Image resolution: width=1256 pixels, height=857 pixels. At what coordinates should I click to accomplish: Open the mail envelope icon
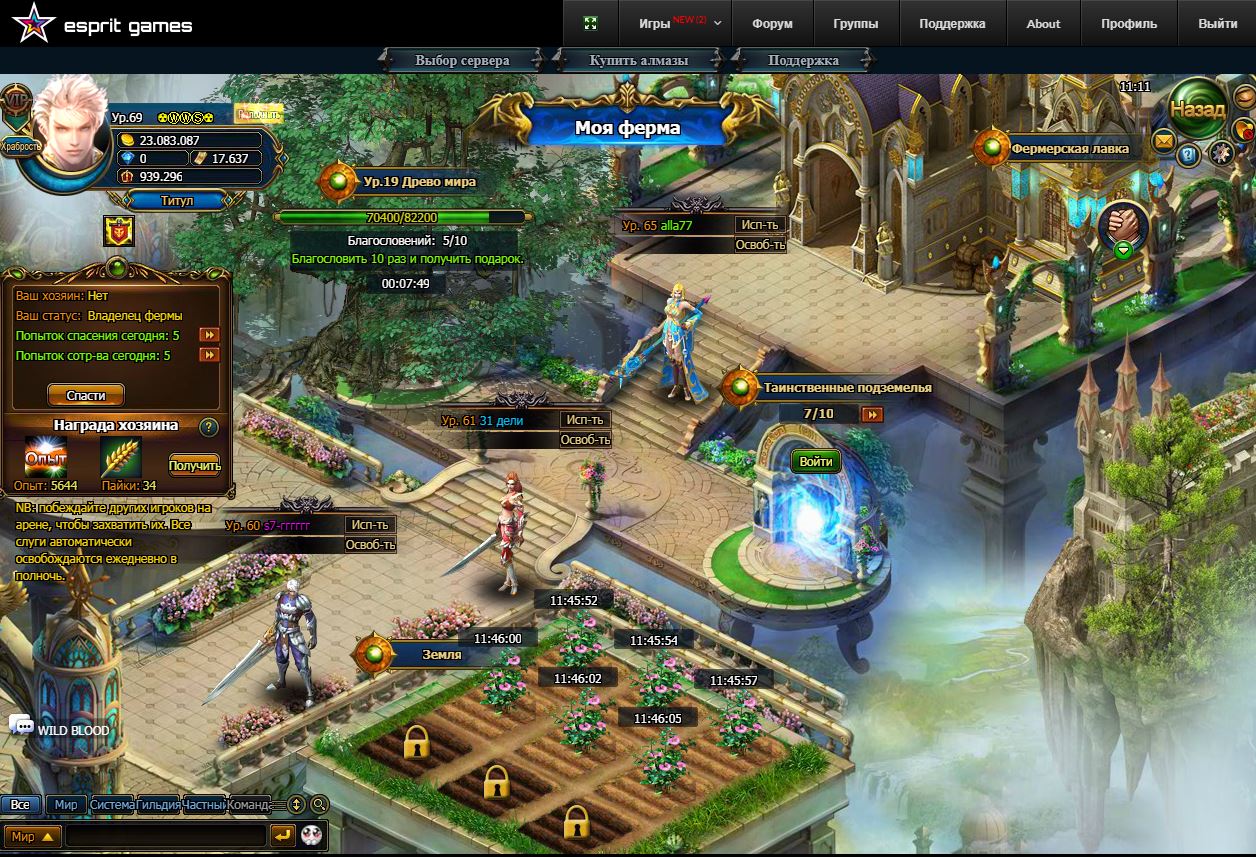(x=1163, y=141)
